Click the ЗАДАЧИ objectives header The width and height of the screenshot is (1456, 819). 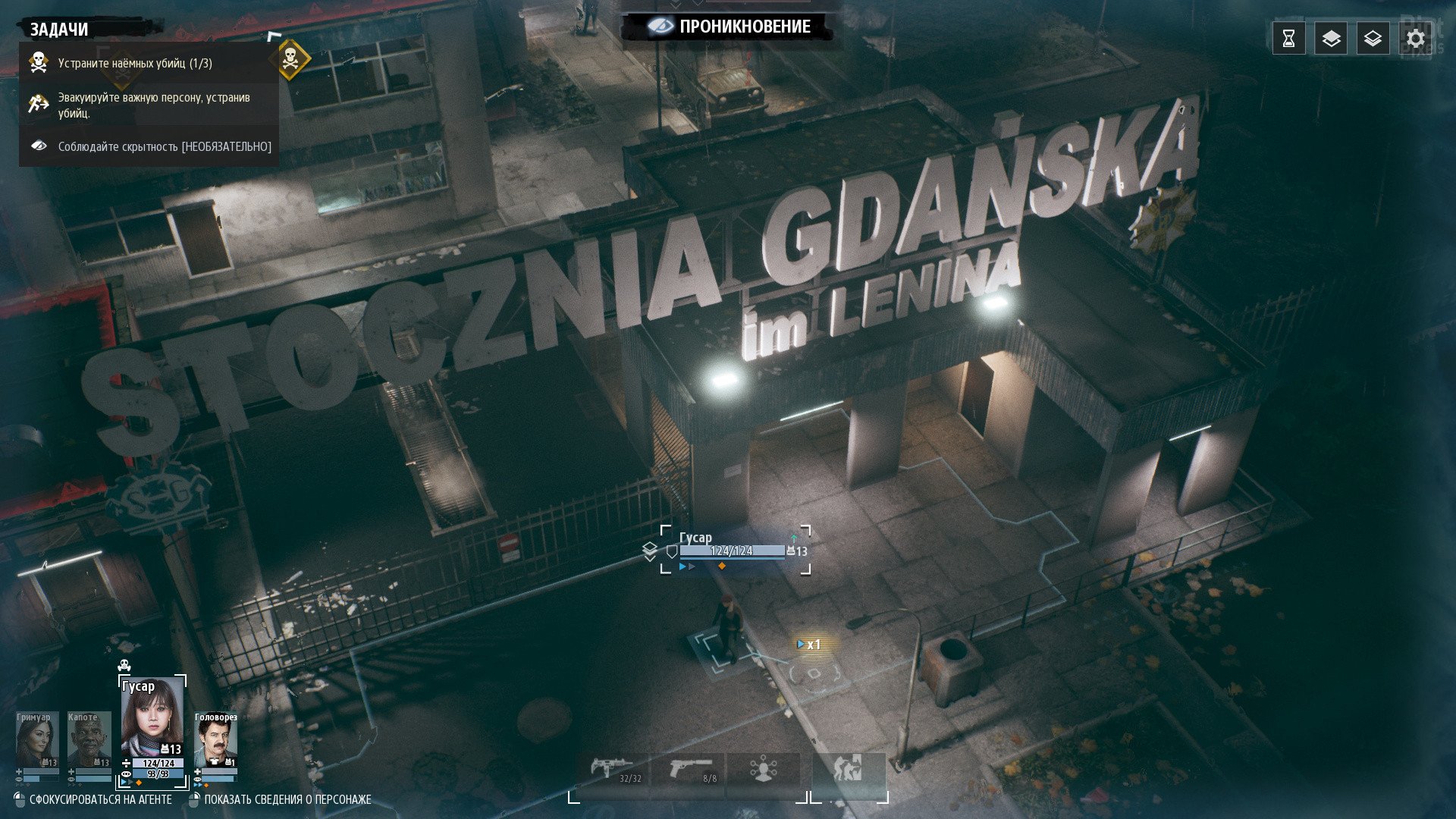tap(59, 30)
